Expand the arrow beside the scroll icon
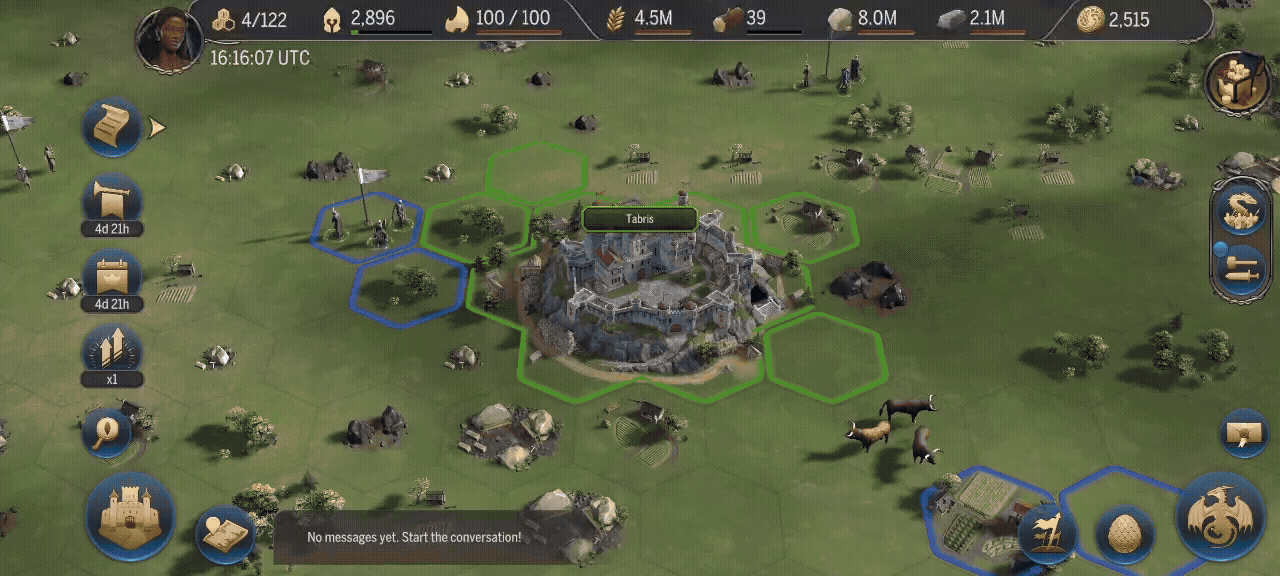 tap(157, 127)
